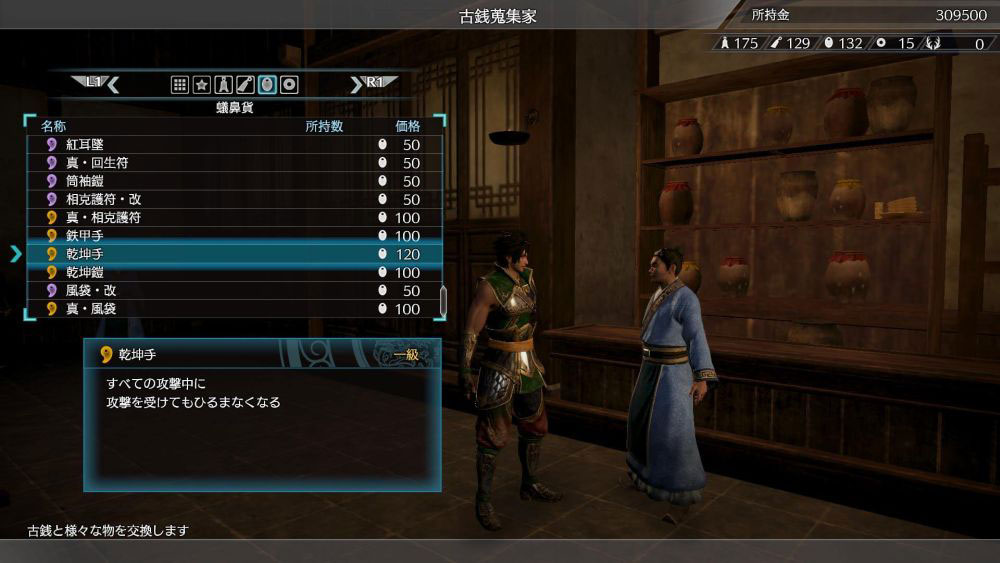Go to previous category with left arrow
Screen dimensions: 1000x563
point(113,85)
